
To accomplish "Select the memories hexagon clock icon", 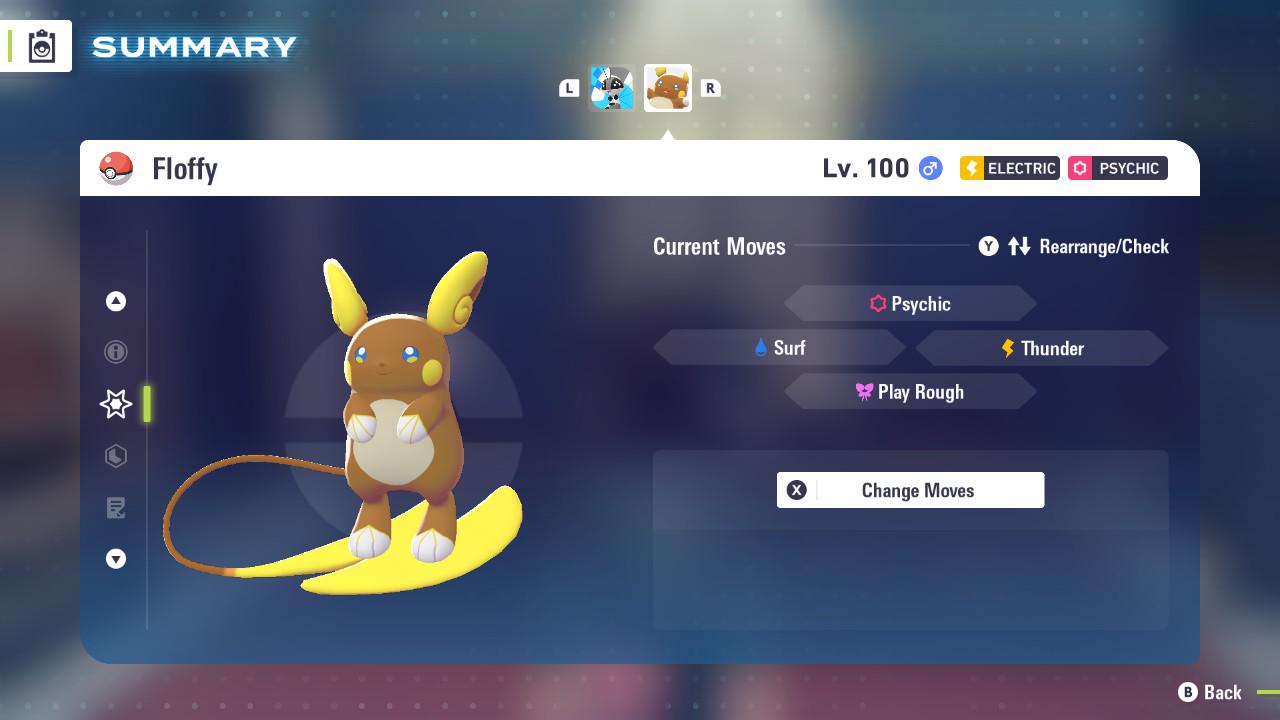I will click(x=116, y=456).
